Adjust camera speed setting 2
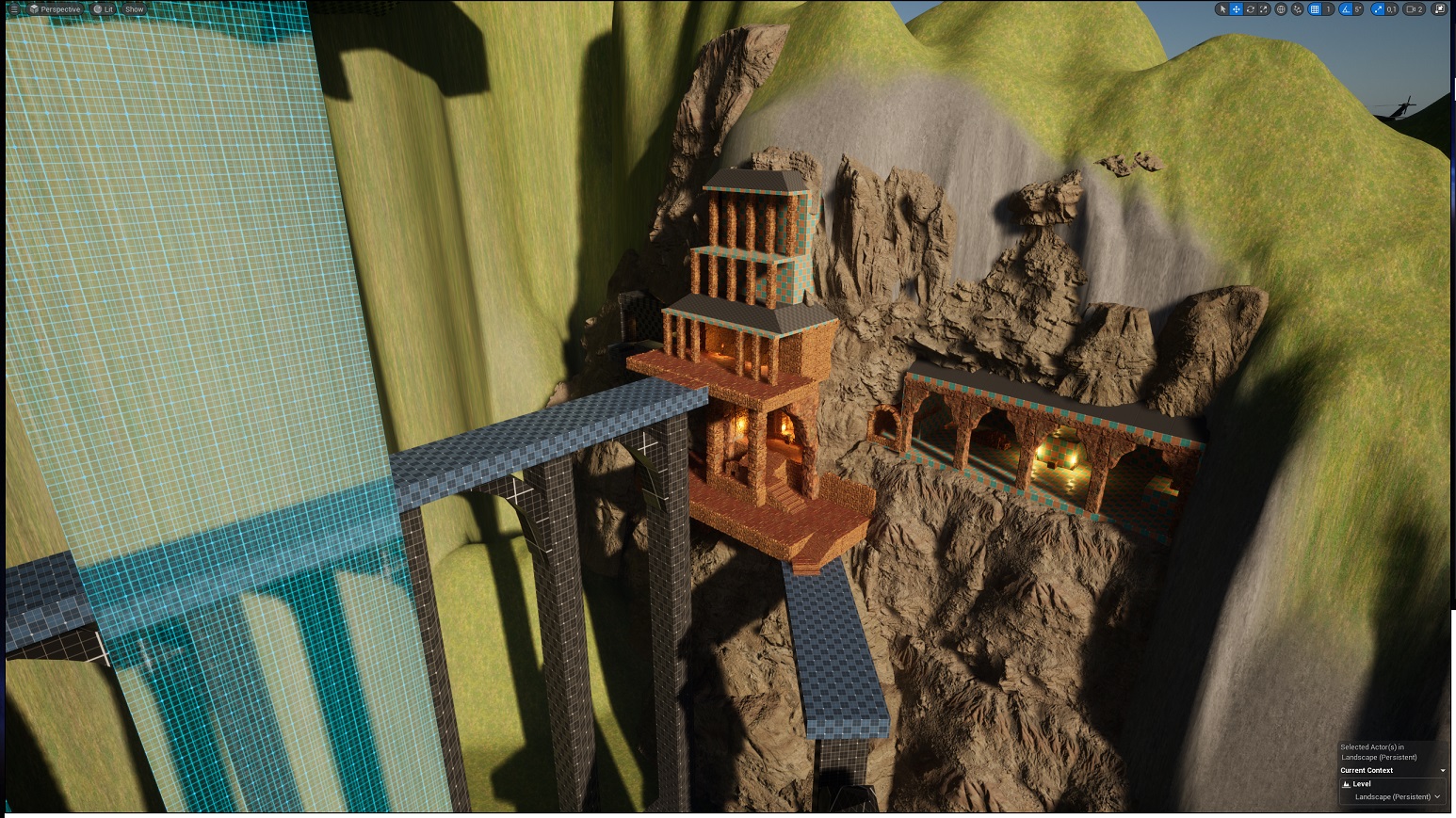This screenshot has width=1456, height=818. click(1415, 9)
